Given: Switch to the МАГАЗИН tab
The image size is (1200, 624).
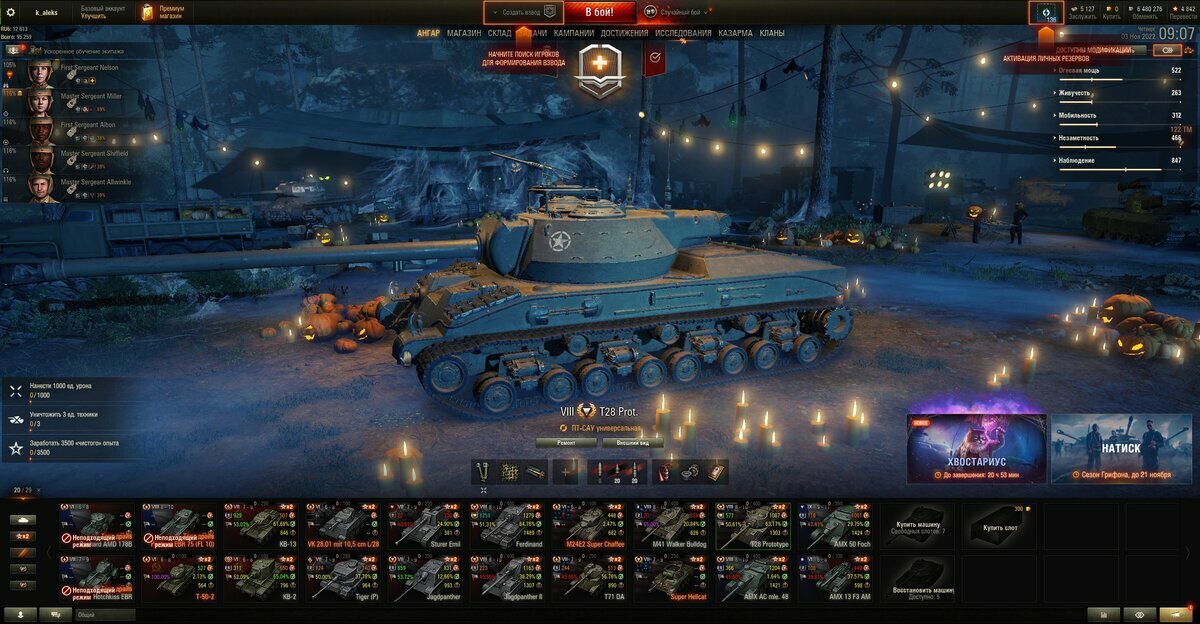Looking at the screenshot, I should pos(464,33).
